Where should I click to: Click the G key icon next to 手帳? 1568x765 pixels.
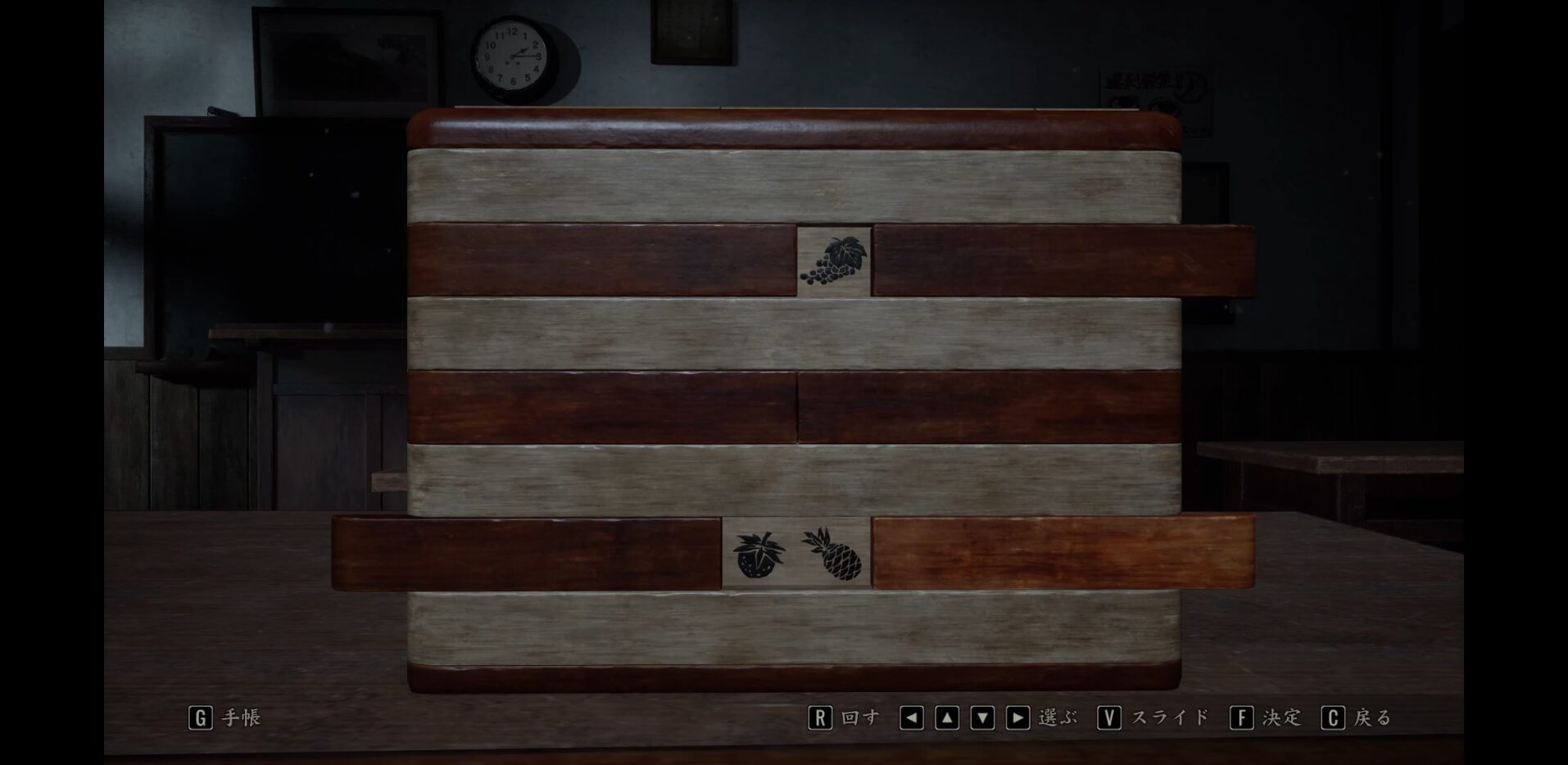202,718
